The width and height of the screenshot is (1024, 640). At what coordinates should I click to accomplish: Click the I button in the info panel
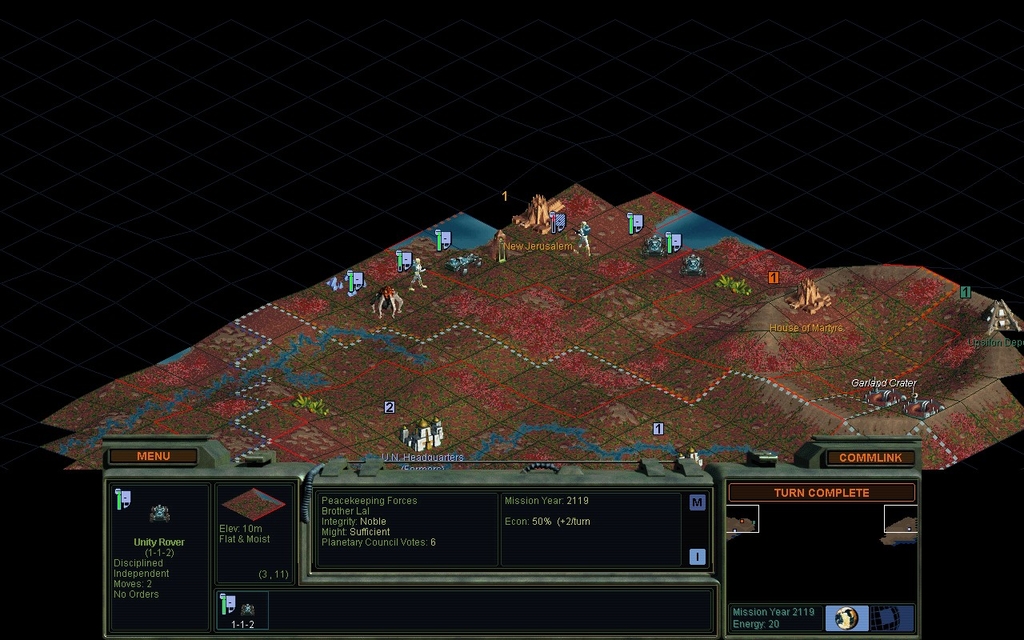(697, 557)
